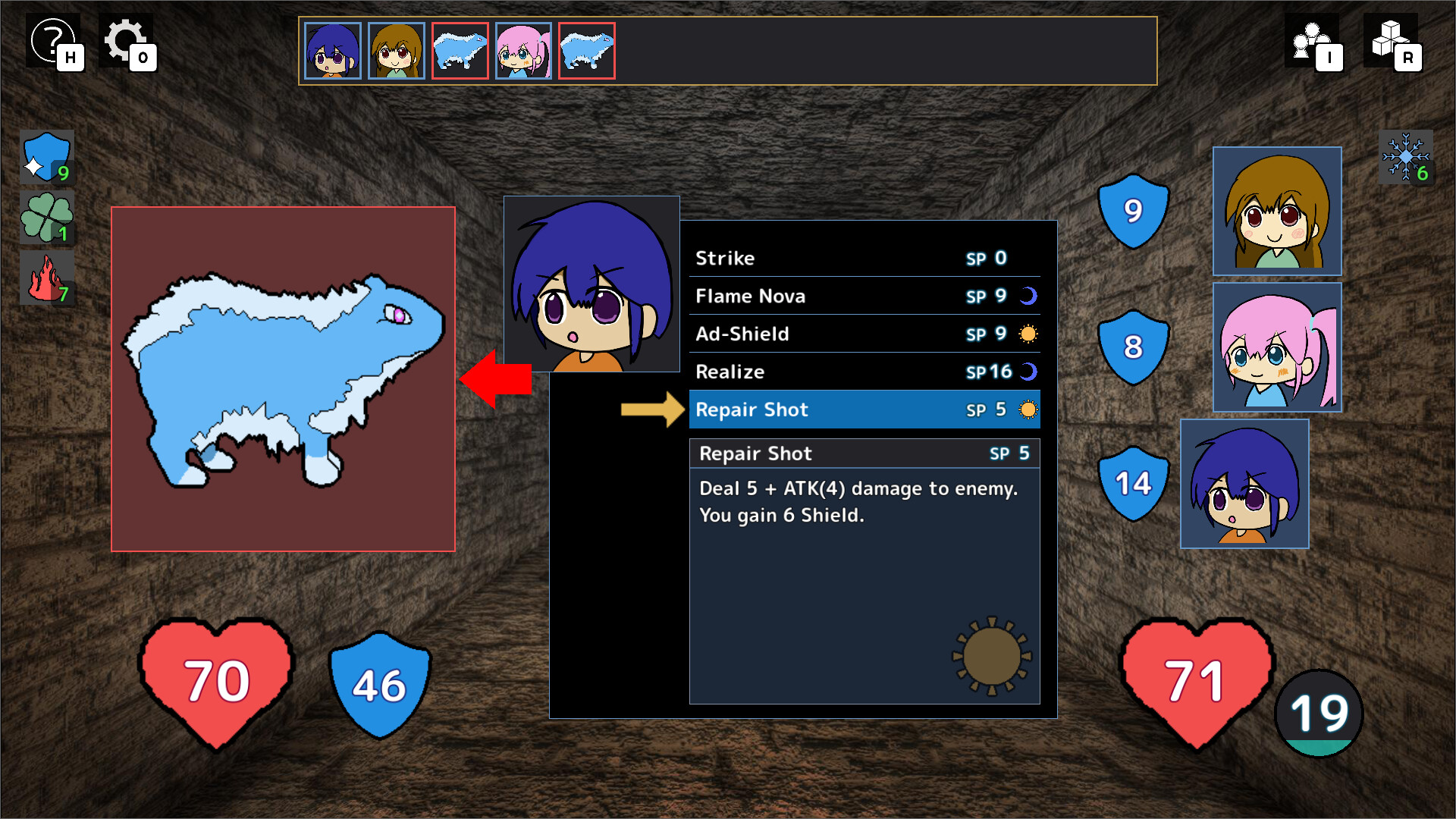Click the sun icon next to Repair Shot

point(1028,409)
